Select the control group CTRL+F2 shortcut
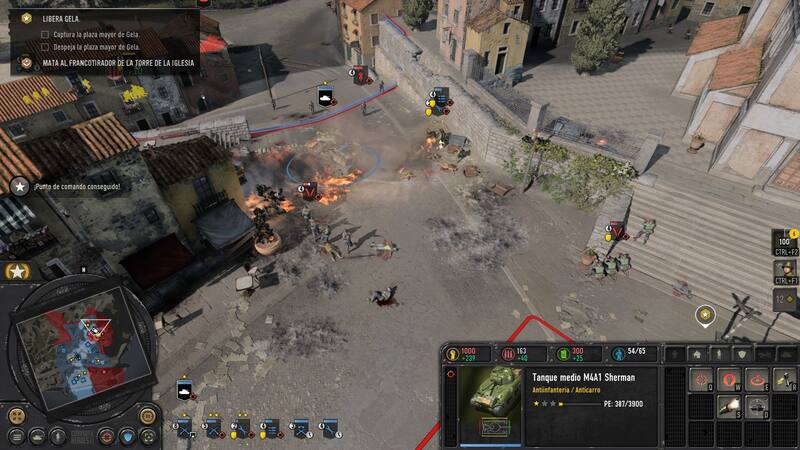The height and width of the screenshot is (450, 800). pos(786,242)
